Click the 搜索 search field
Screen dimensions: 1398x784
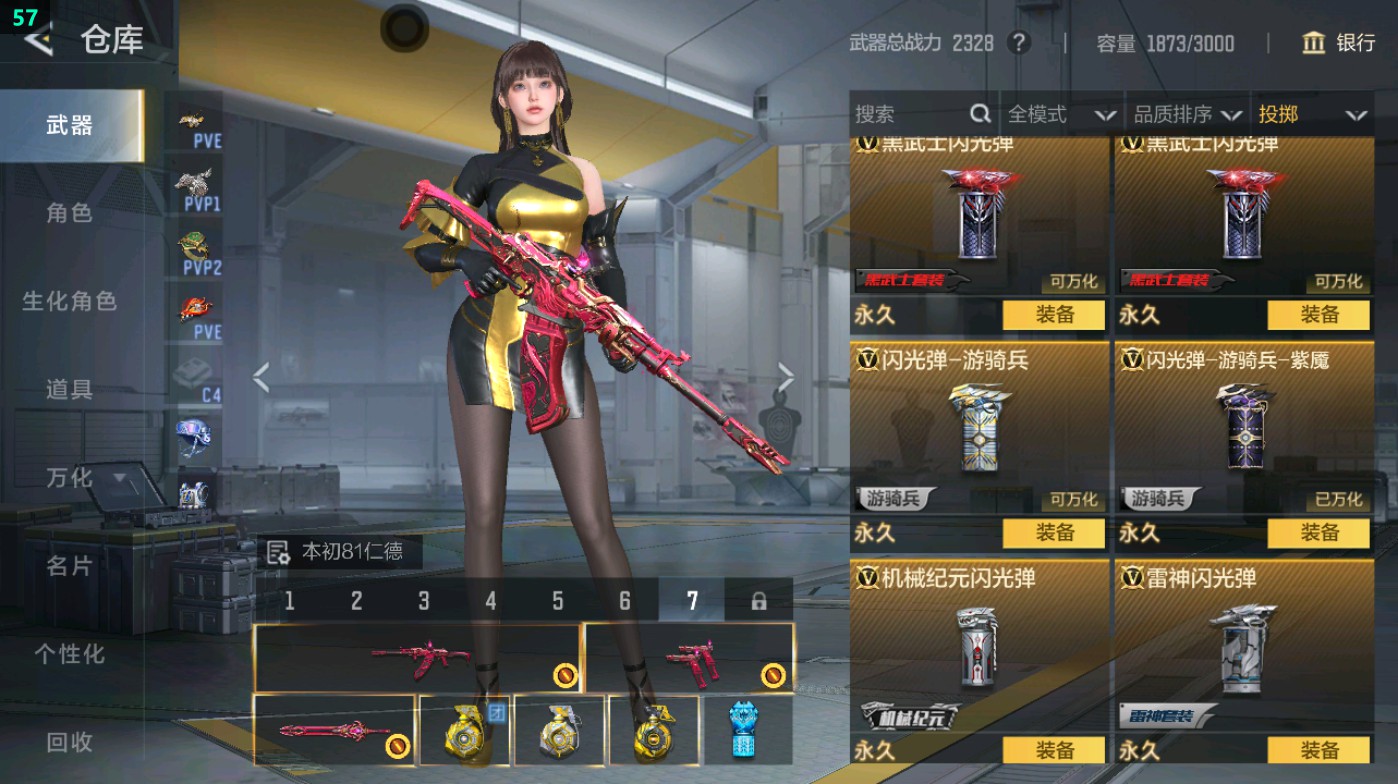click(910, 115)
